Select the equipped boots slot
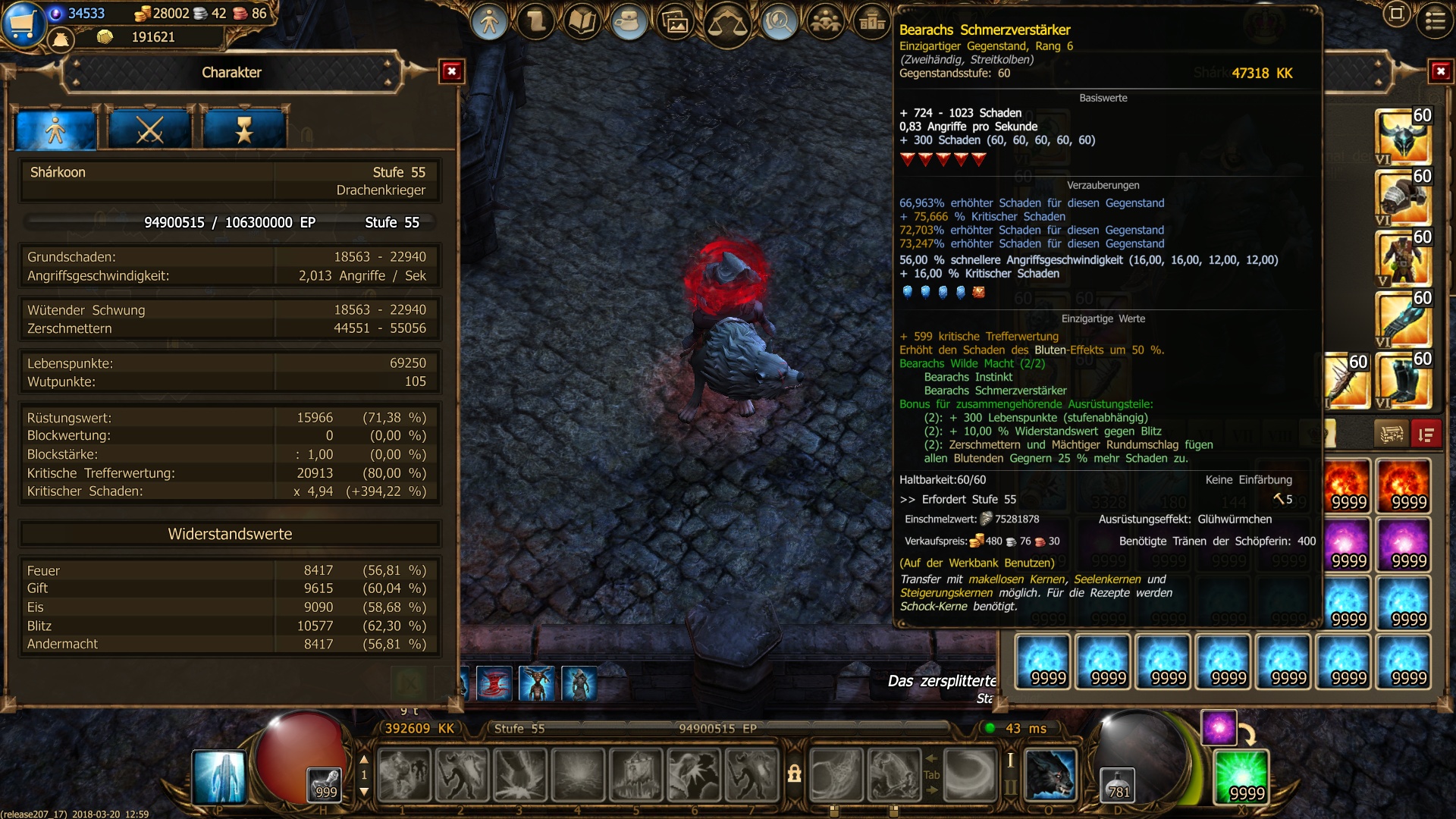The height and width of the screenshot is (819, 1456). pos(1403,379)
